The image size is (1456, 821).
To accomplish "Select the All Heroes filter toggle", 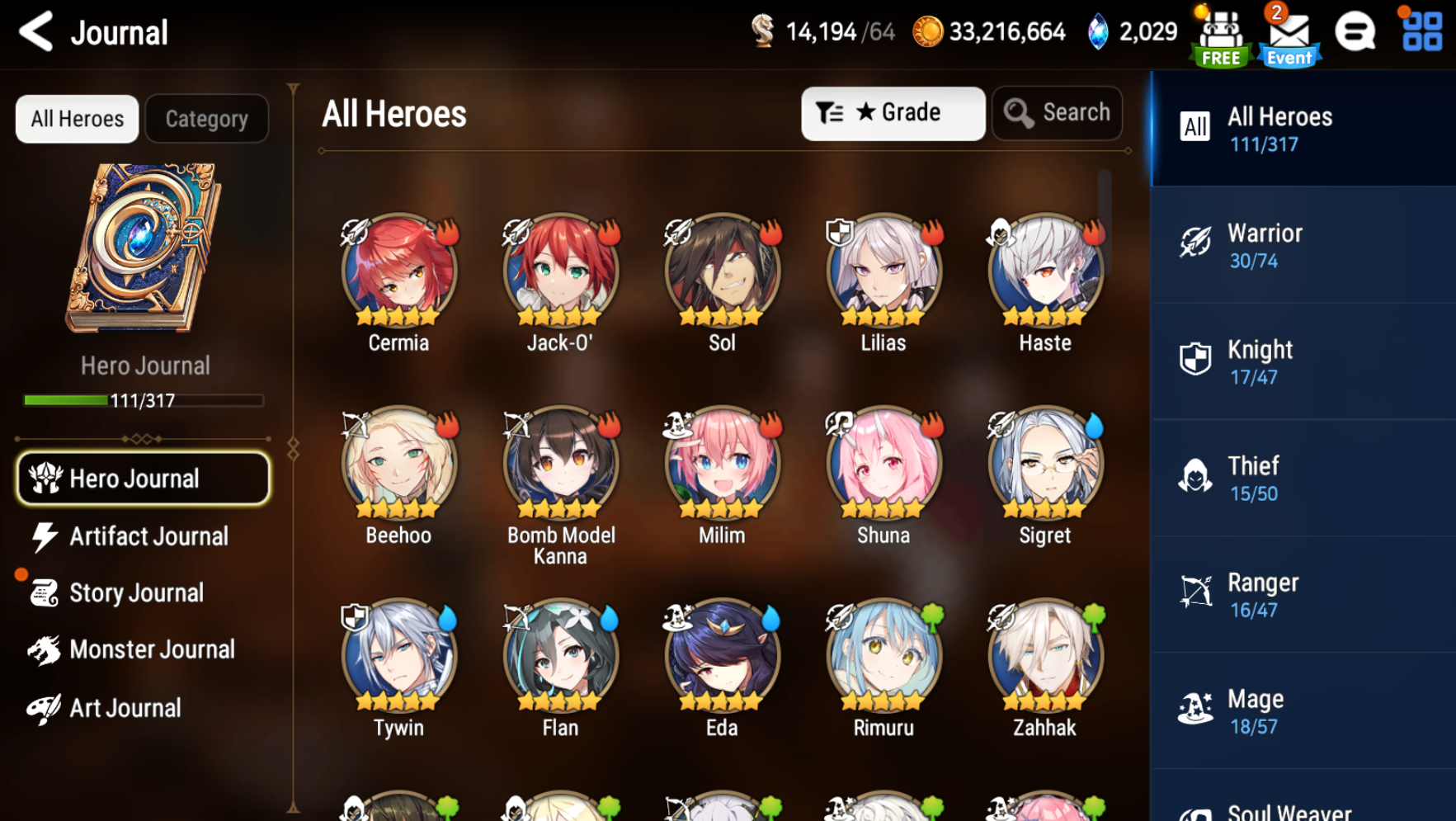I will point(76,118).
